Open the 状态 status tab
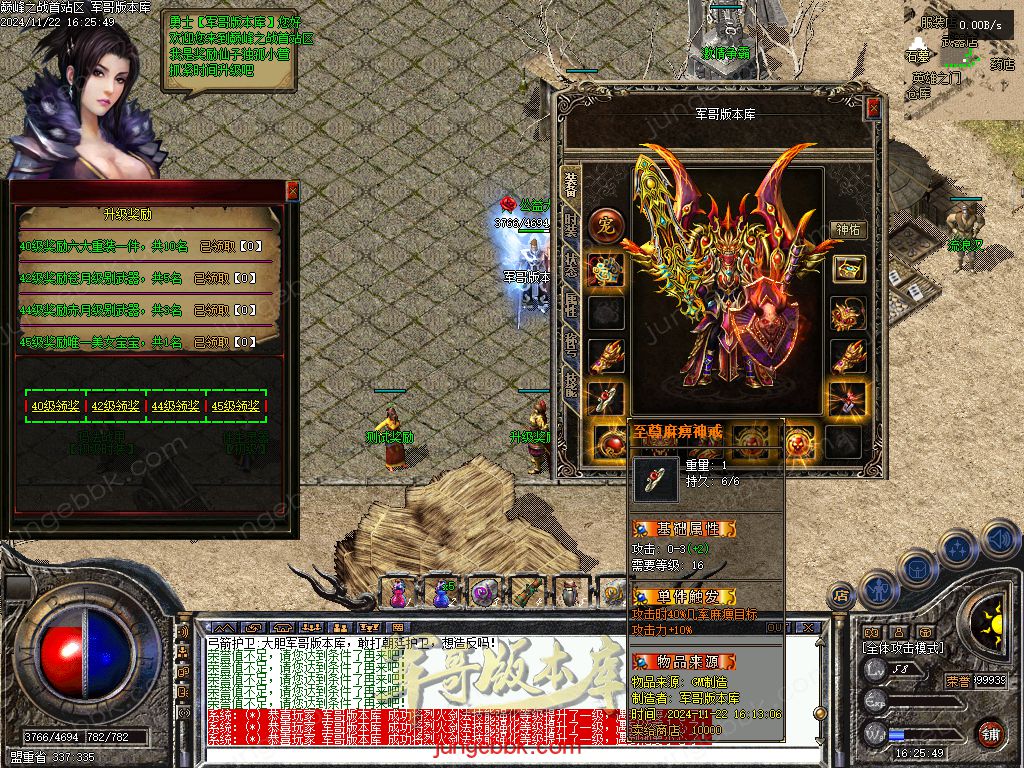The height and width of the screenshot is (768, 1024). coord(571,266)
